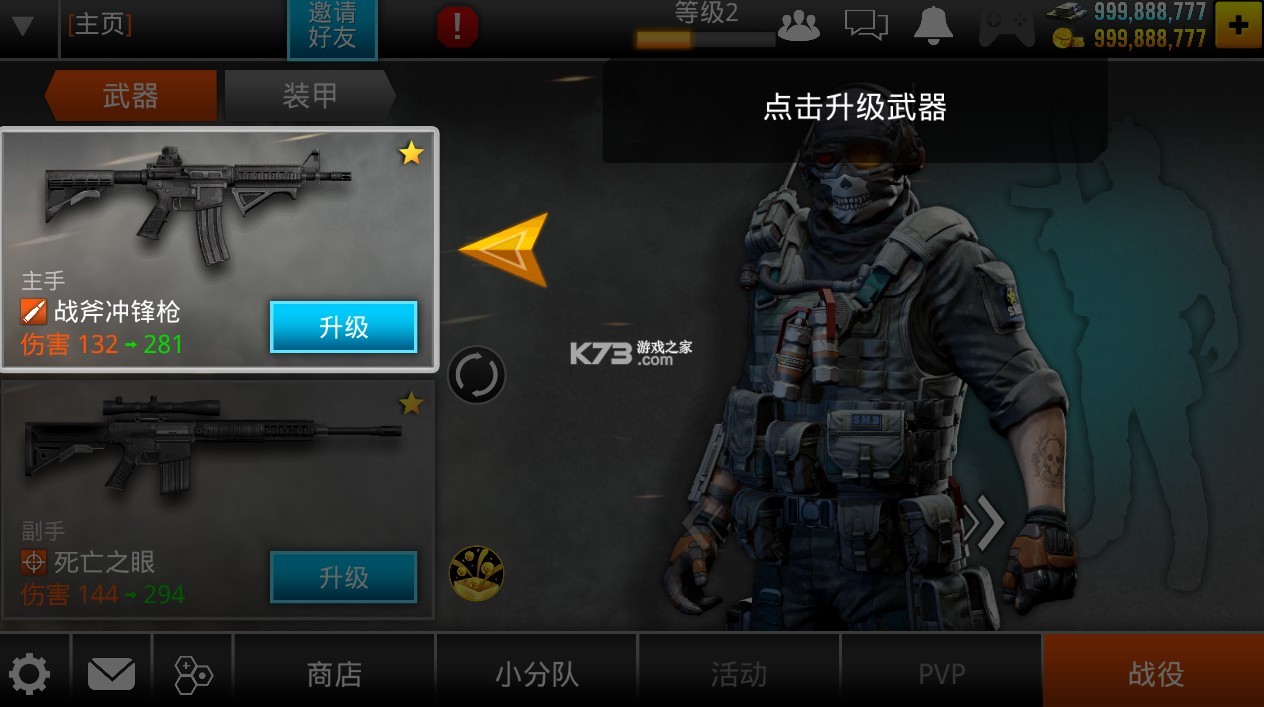Open the red exclamation alert icon
This screenshot has height=707, width=1264.
tap(457, 27)
